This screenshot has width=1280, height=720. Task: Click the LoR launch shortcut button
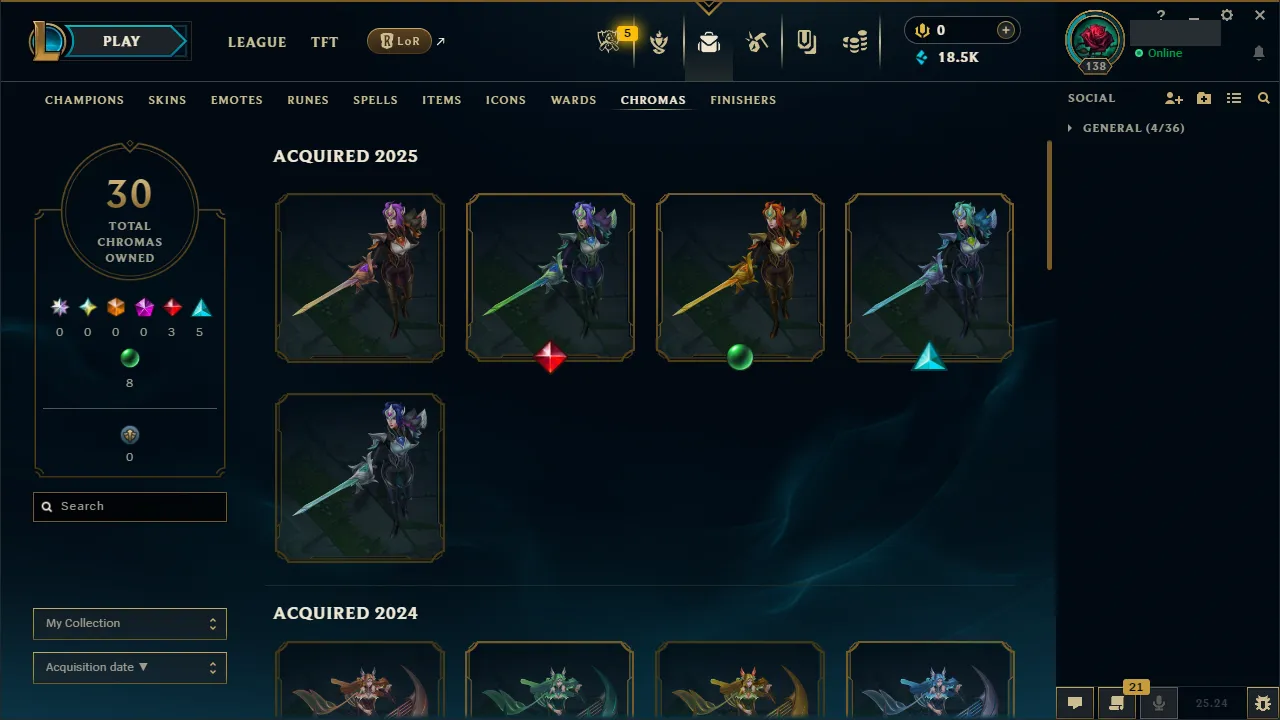pyautogui.click(x=399, y=41)
